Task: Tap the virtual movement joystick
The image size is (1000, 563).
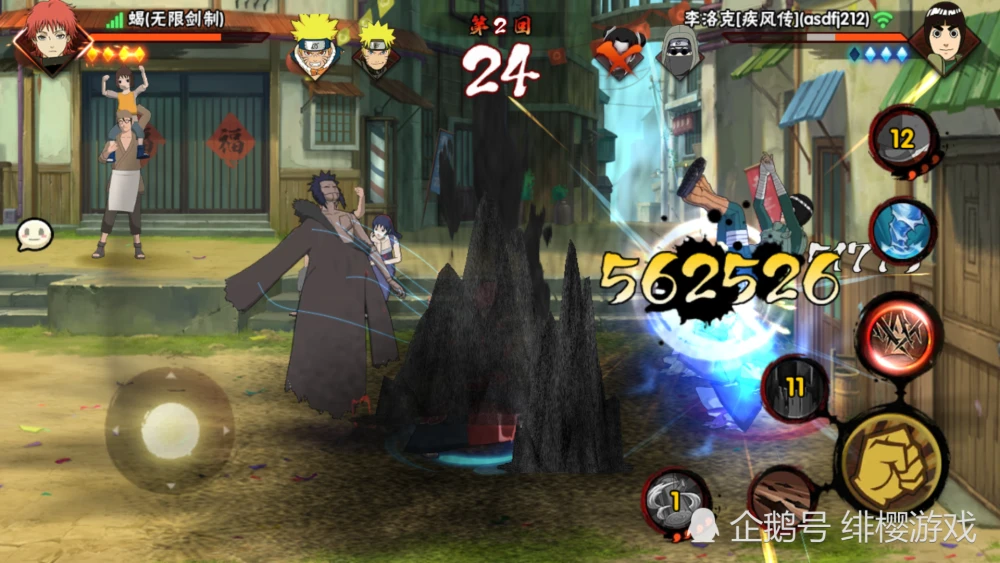Action: (x=170, y=430)
